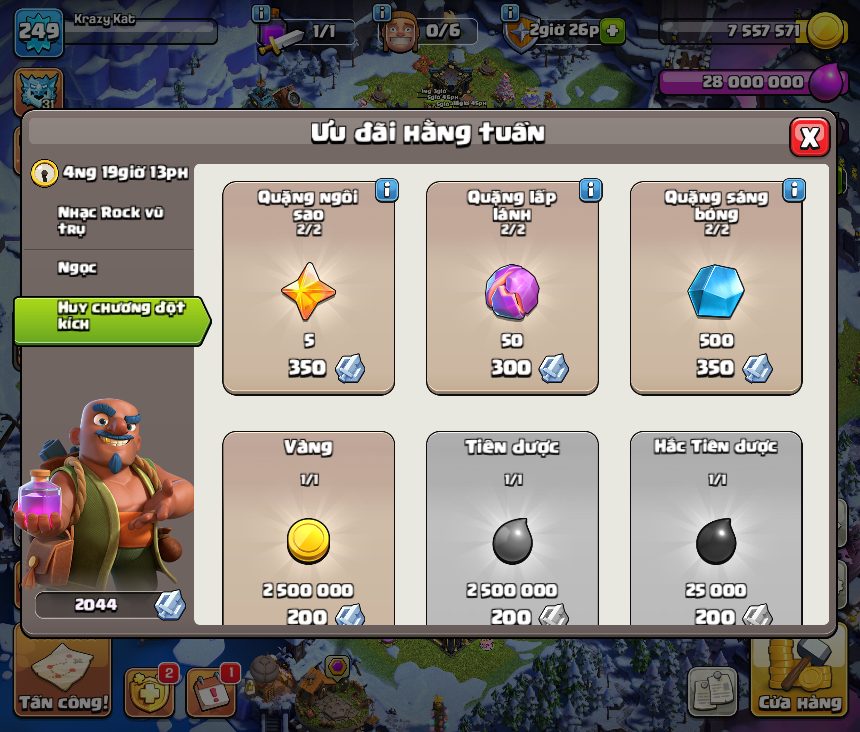Show info for Quặng ngôi sao
Viewport: 860px width, 732px height.
point(386,190)
